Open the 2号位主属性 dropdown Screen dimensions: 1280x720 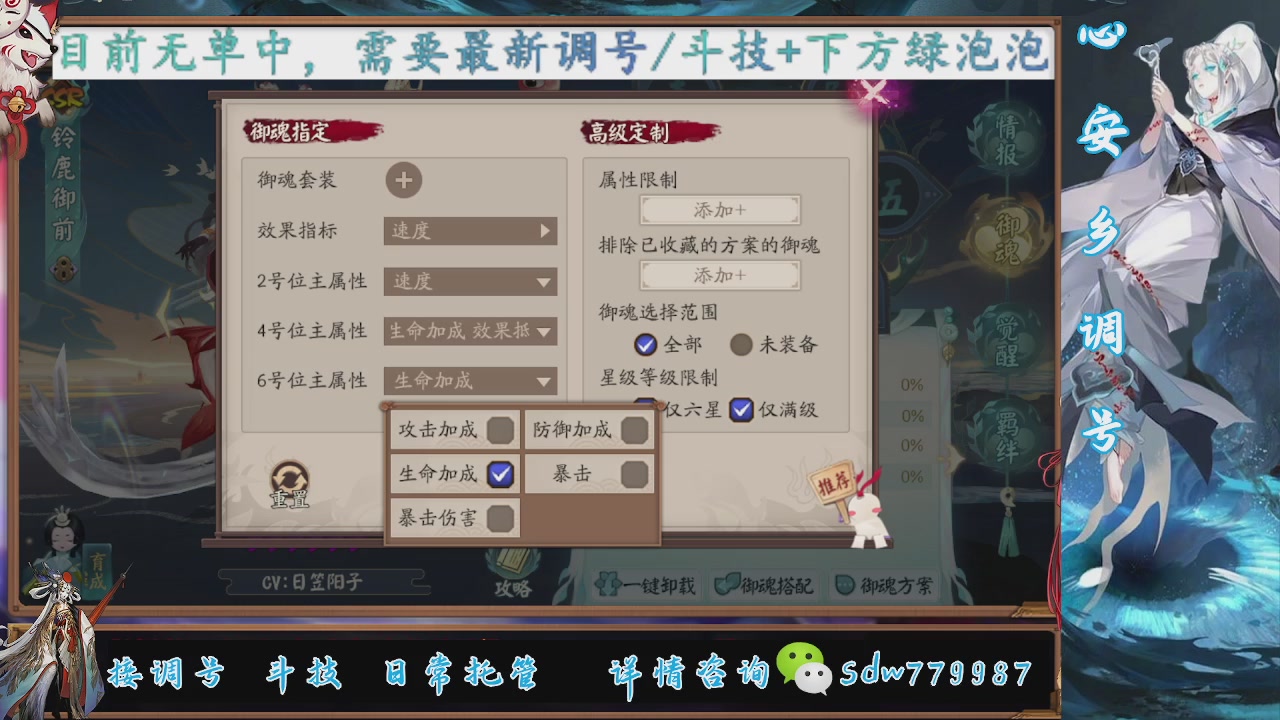(x=470, y=282)
